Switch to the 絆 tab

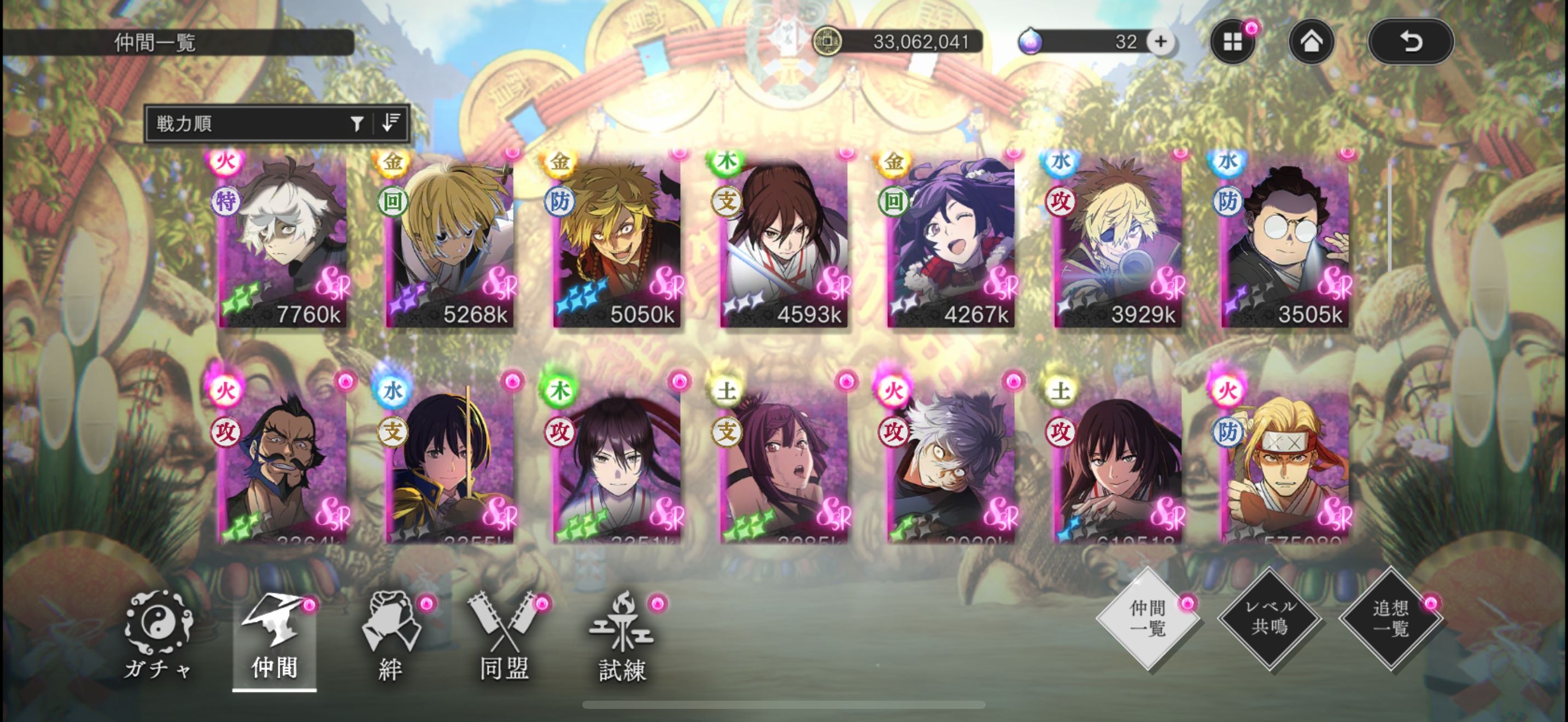391,636
